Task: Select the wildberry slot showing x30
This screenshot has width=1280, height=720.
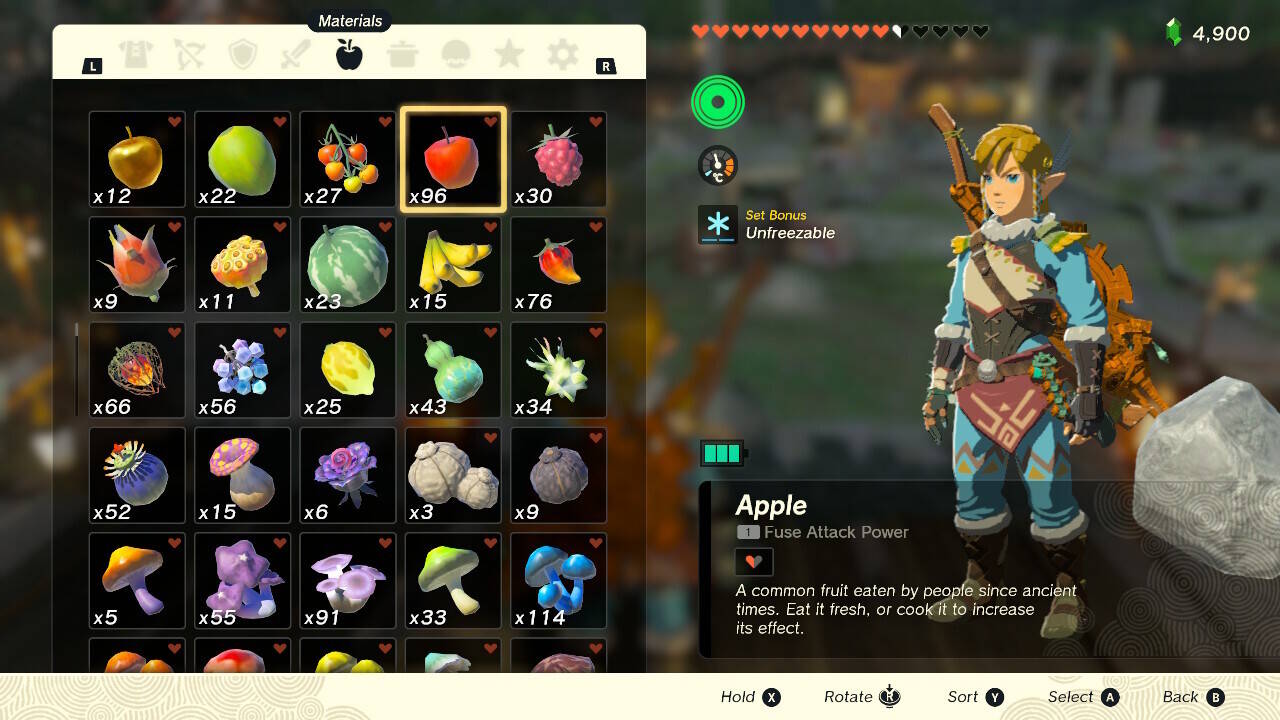Action: (x=558, y=159)
